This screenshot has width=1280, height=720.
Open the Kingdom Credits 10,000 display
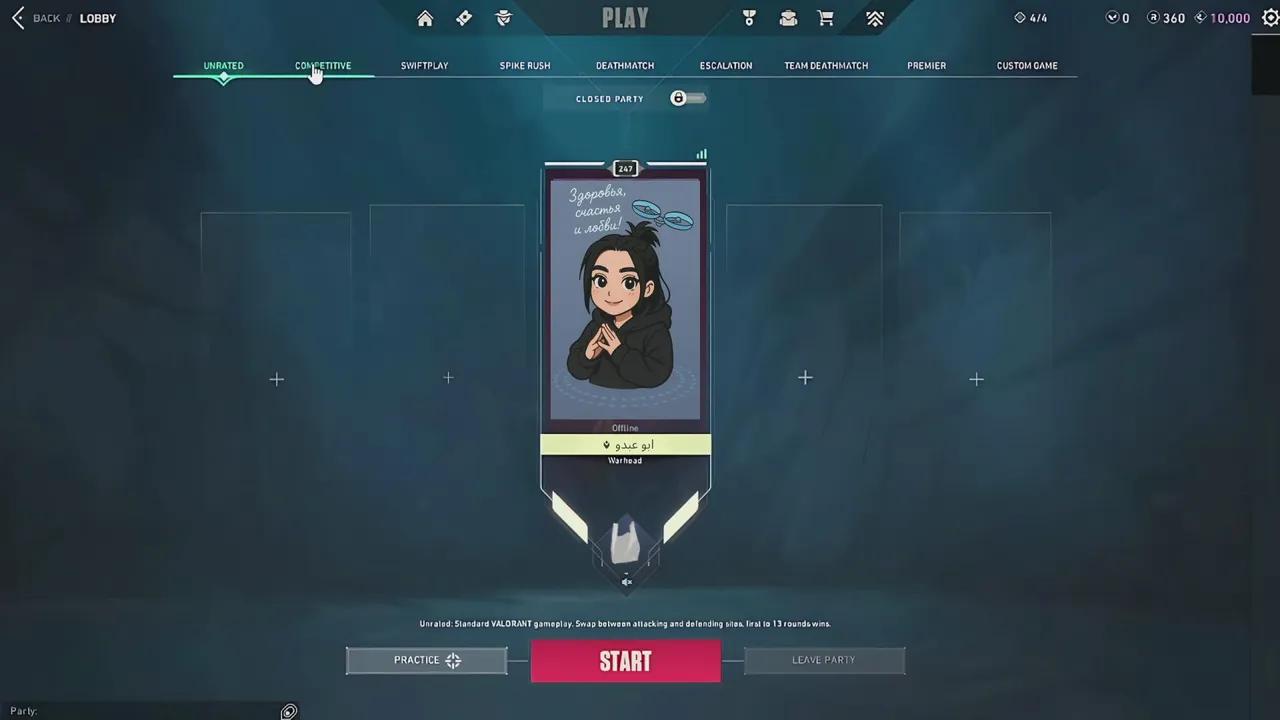point(1222,17)
